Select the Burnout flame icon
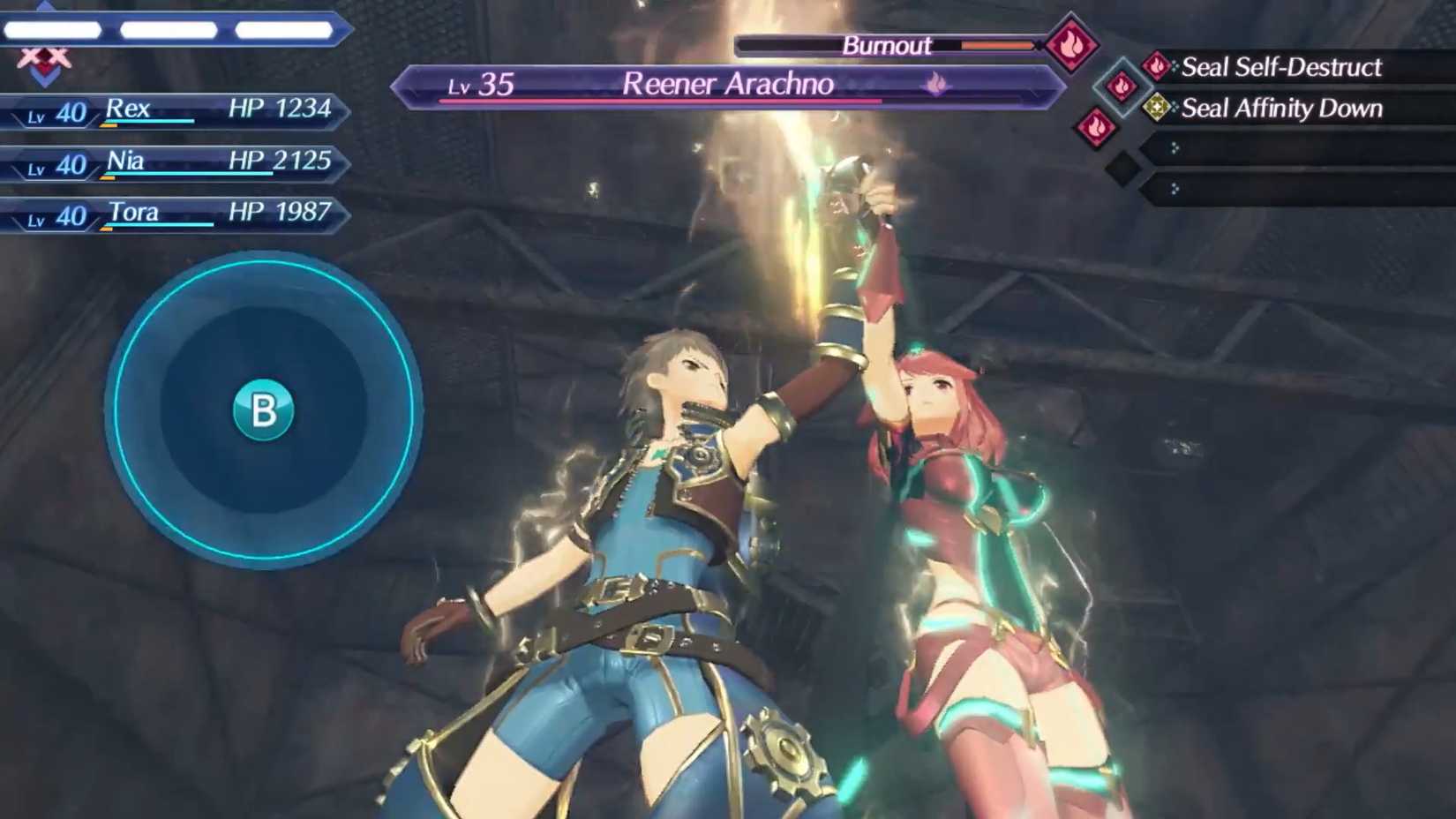1456x819 pixels. [1069, 46]
